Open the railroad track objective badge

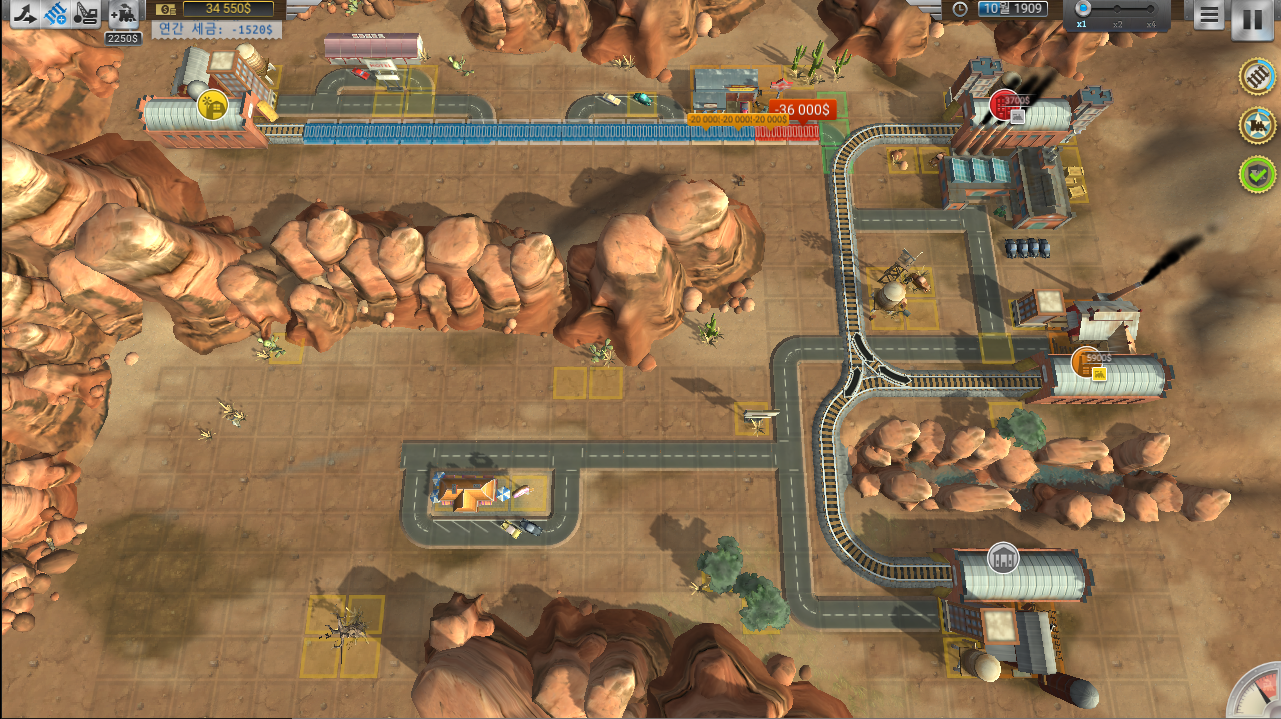click(x=1256, y=77)
